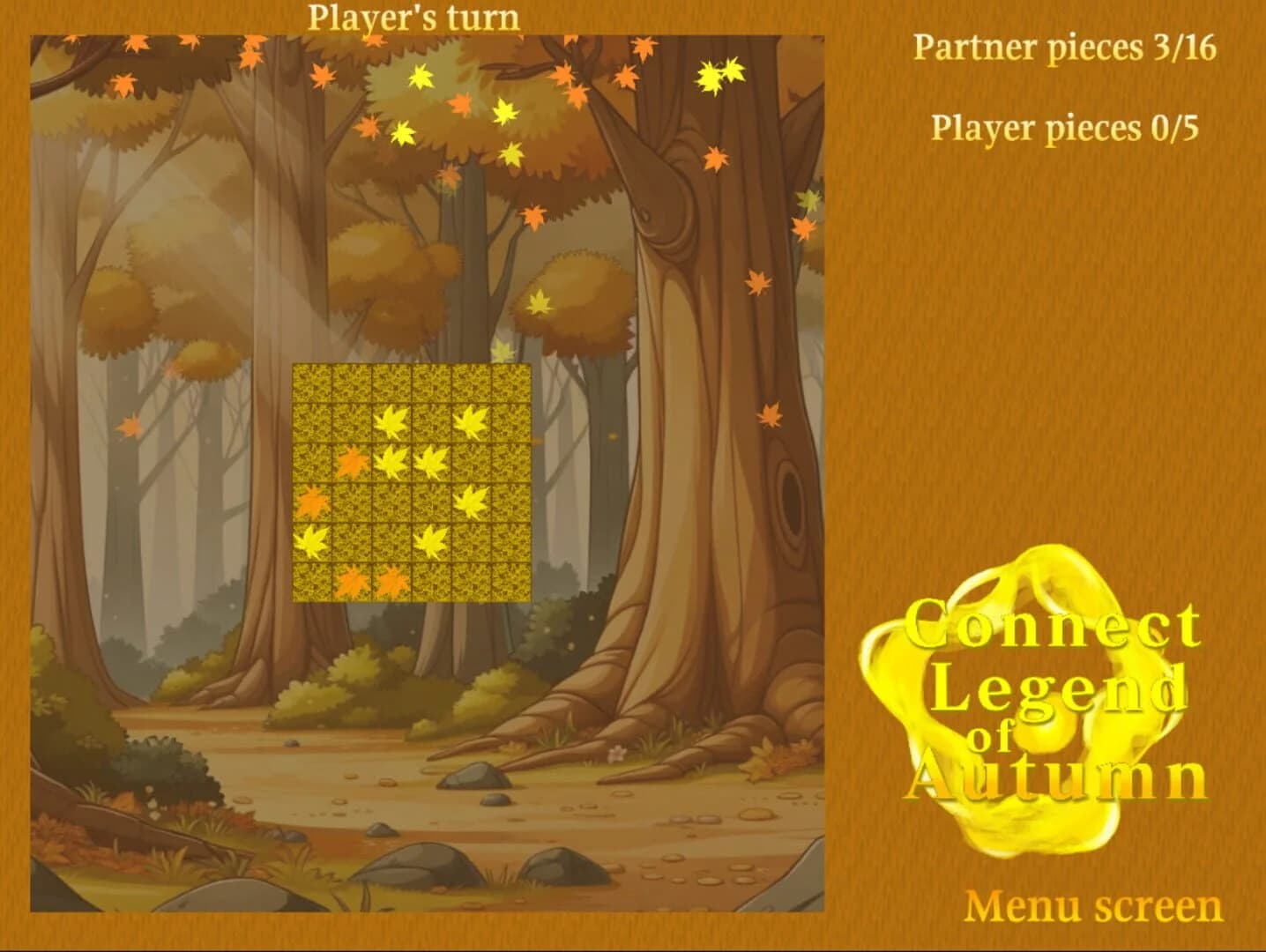The width and height of the screenshot is (1266, 952).
Task: Click the rightmost yellow leaf in the second grid row
Action: pyautogui.click(x=472, y=420)
